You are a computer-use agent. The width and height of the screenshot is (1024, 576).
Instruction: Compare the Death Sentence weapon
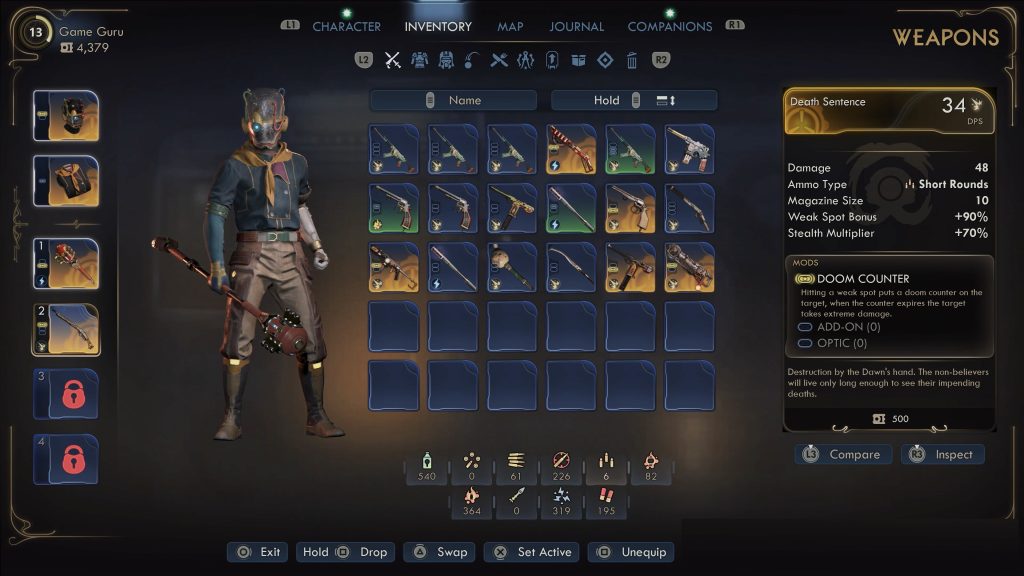(x=843, y=455)
